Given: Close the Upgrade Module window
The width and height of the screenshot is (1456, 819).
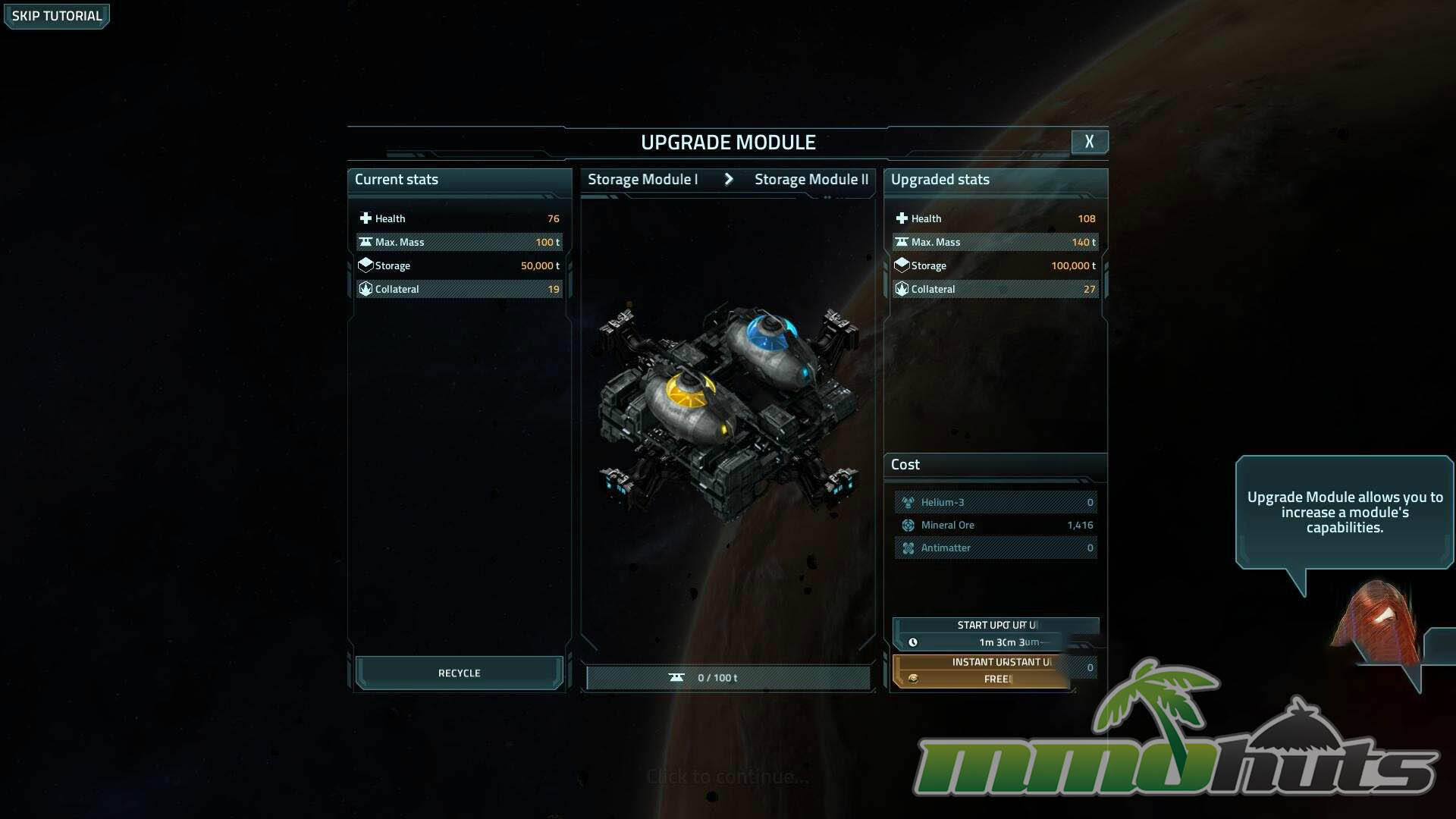Looking at the screenshot, I should (1089, 142).
